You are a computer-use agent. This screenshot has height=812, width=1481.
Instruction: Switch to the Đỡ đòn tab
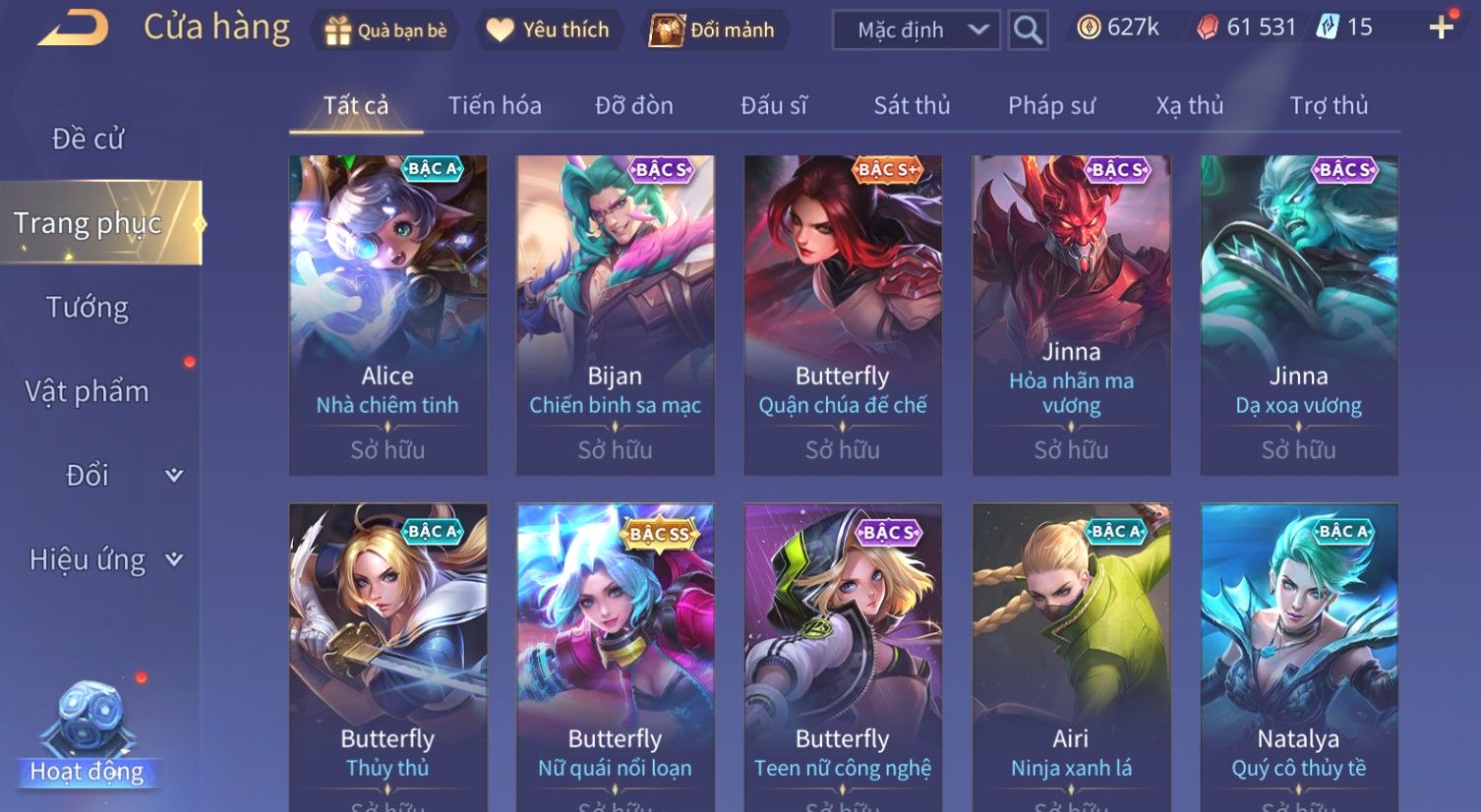[634, 106]
